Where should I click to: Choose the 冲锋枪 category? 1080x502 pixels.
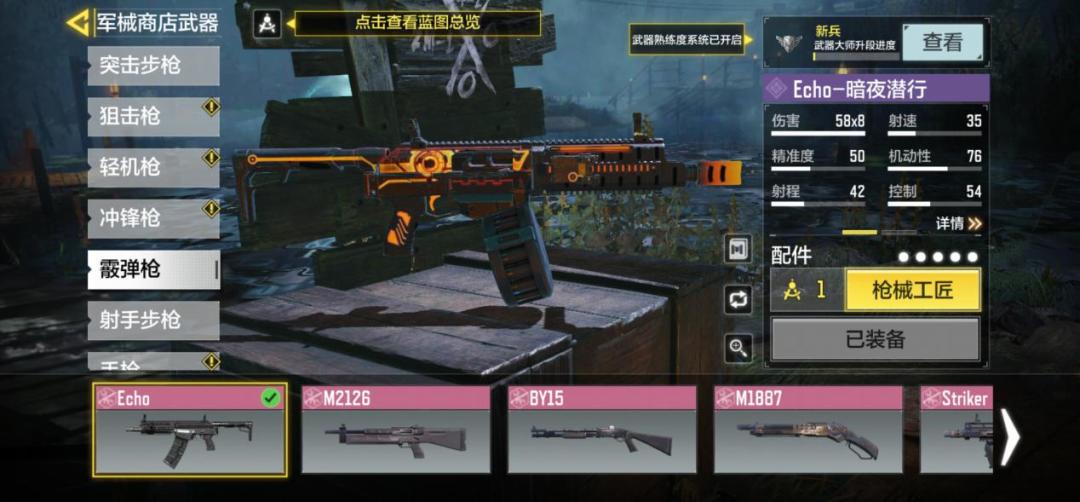153,218
